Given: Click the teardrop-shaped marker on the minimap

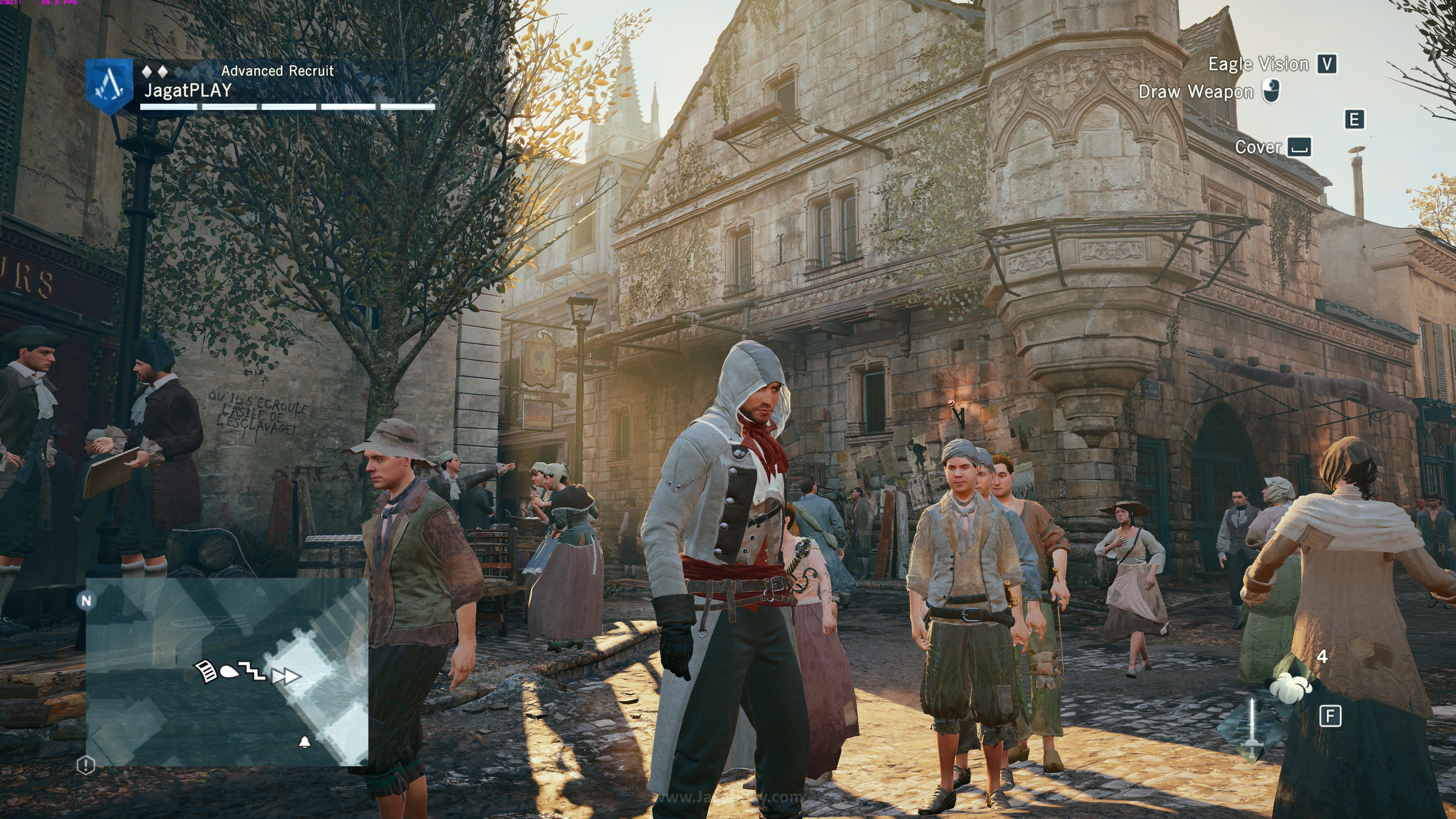Looking at the screenshot, I should pos(228,672).
